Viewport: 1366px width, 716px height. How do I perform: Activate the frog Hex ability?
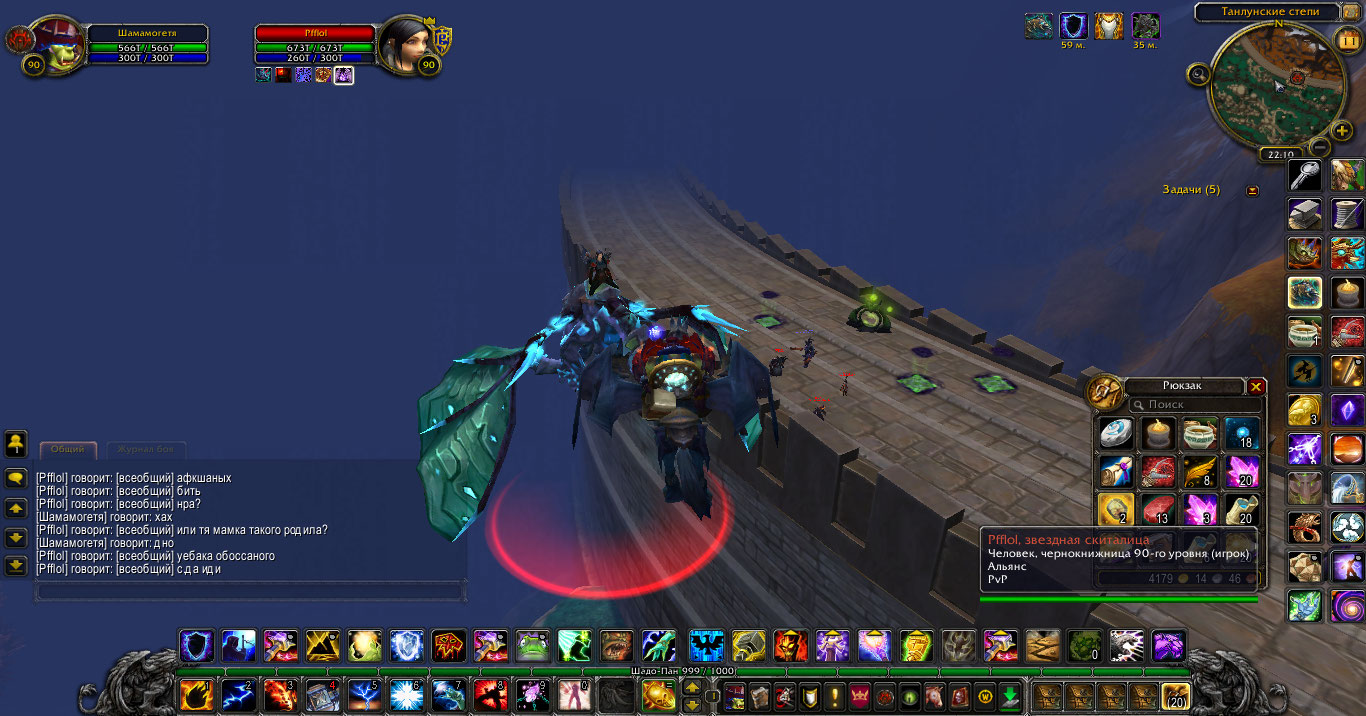point(531,645)
